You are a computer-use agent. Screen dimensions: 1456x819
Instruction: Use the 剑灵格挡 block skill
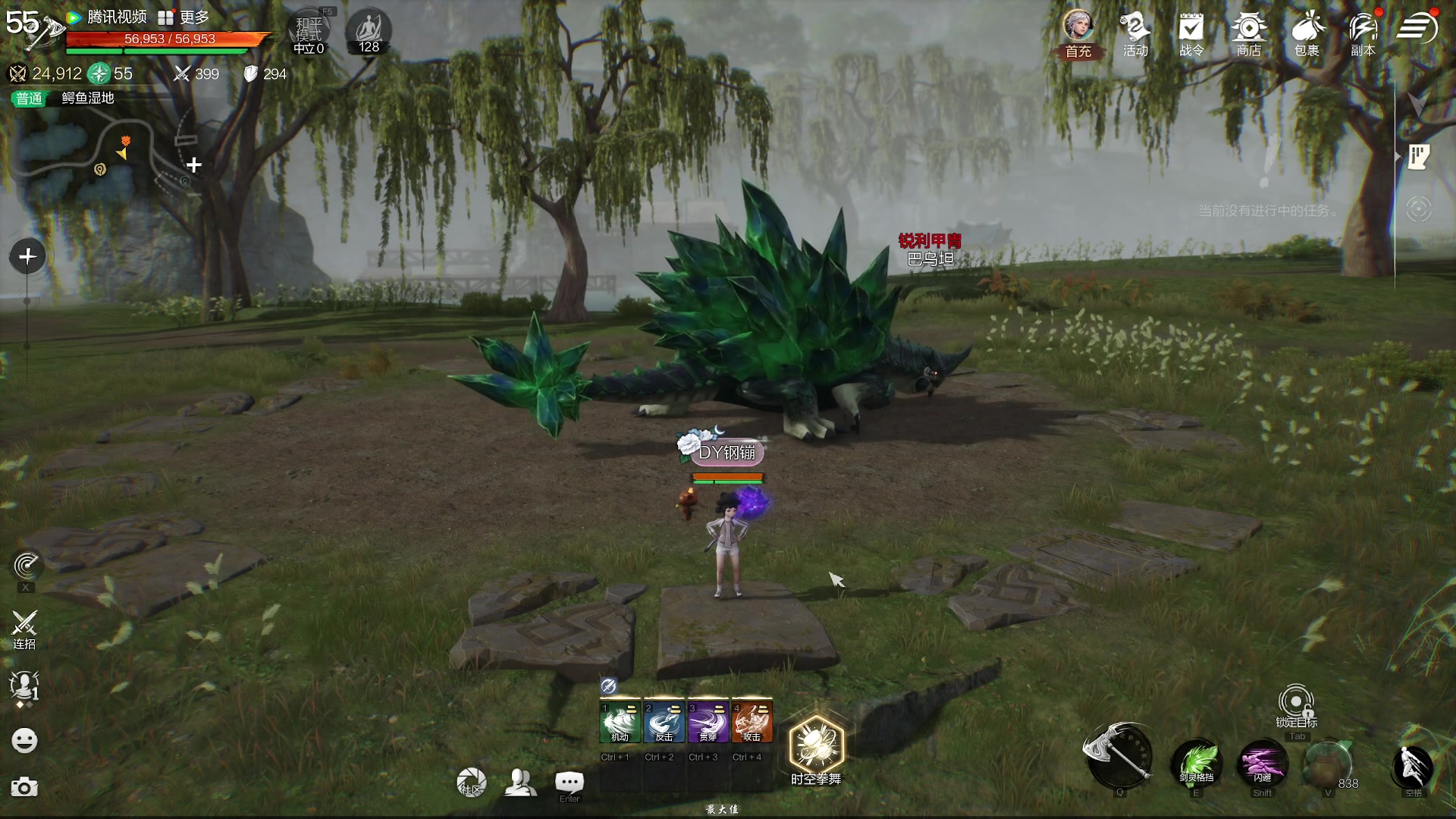click(1197, 763)
